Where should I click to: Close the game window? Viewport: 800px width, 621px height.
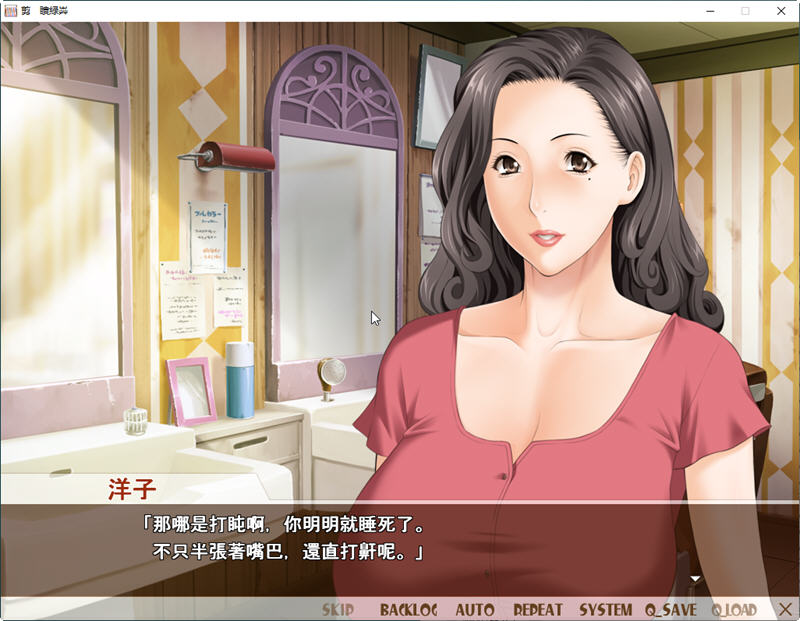[x=781, y=10]
